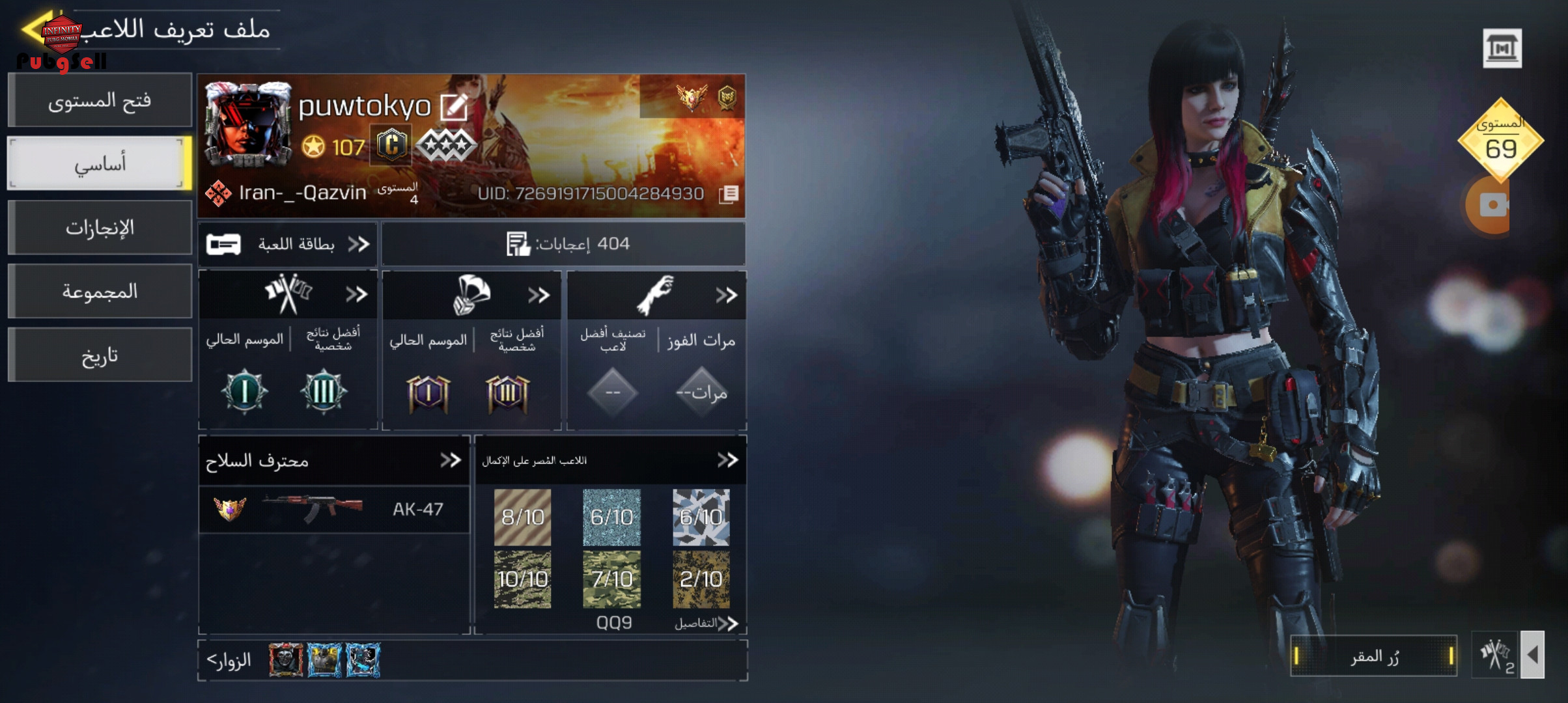The height and width of the screenshot is (703, 1568).
Task: Expand multiplayer ranked stats panel
Action: coord(356,295)
